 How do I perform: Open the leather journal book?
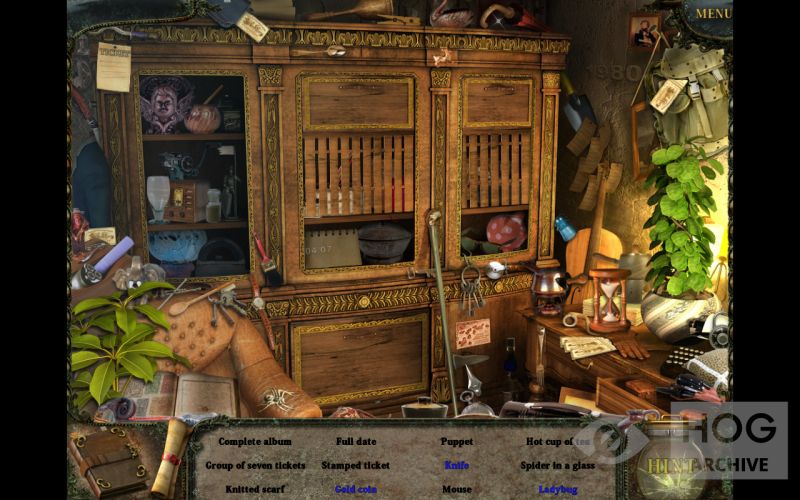pos(106,461)
